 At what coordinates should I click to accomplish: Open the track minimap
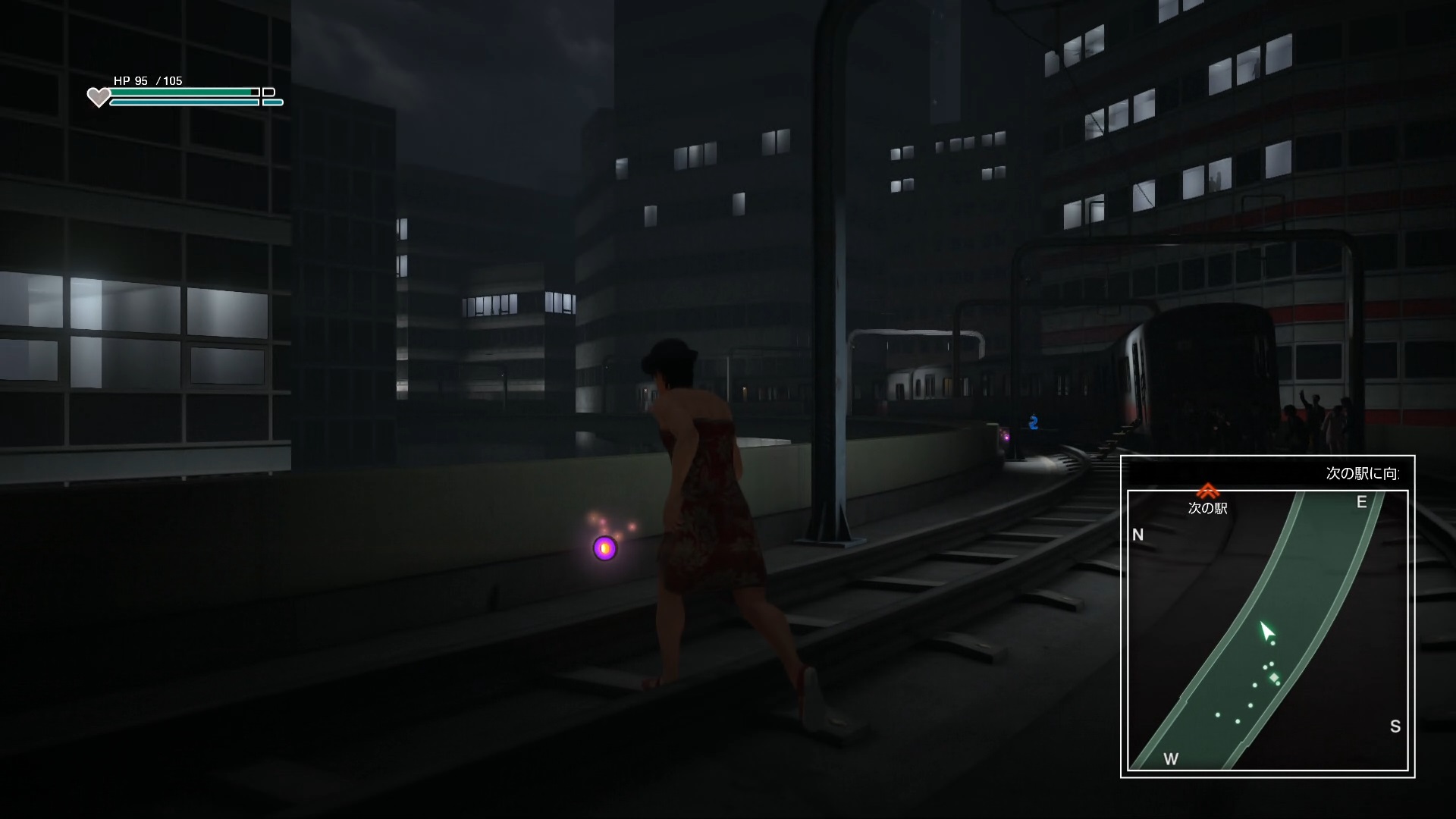tap(1267, 630)
